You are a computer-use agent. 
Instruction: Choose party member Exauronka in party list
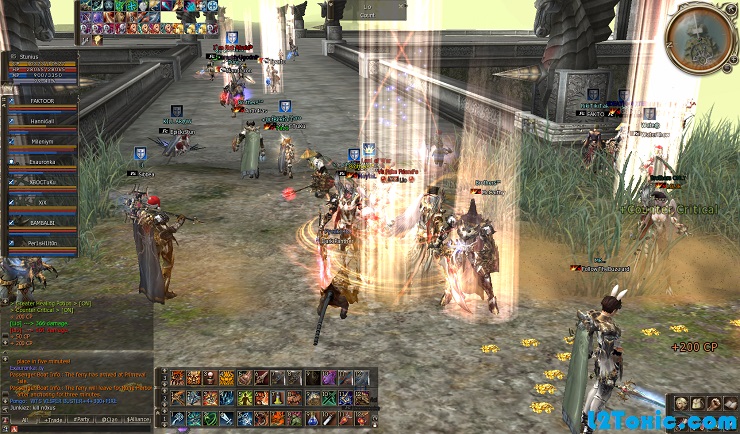(x=42, y=161)
